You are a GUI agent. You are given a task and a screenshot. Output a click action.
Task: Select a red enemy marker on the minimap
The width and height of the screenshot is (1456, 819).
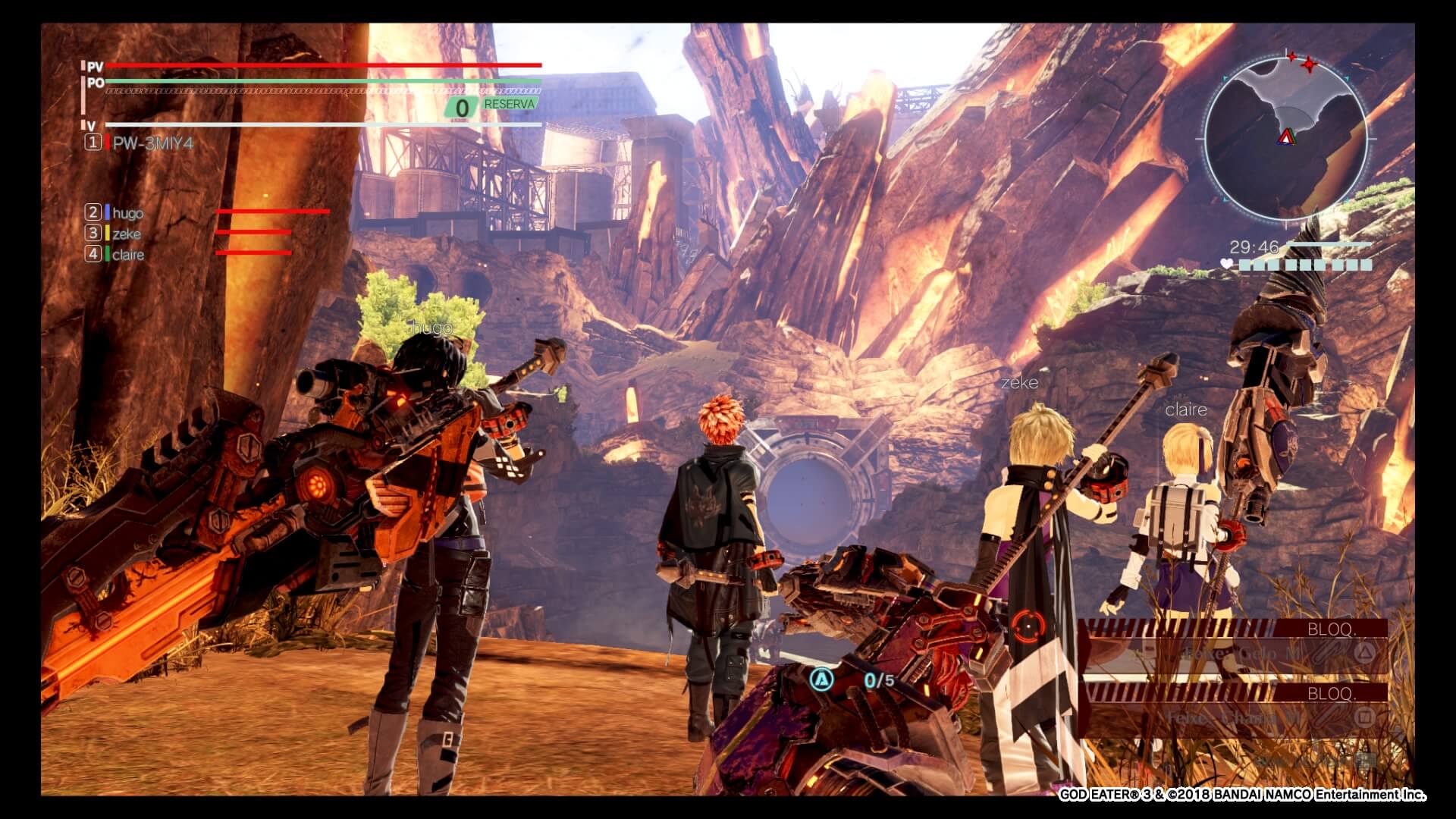[1307, 65]
